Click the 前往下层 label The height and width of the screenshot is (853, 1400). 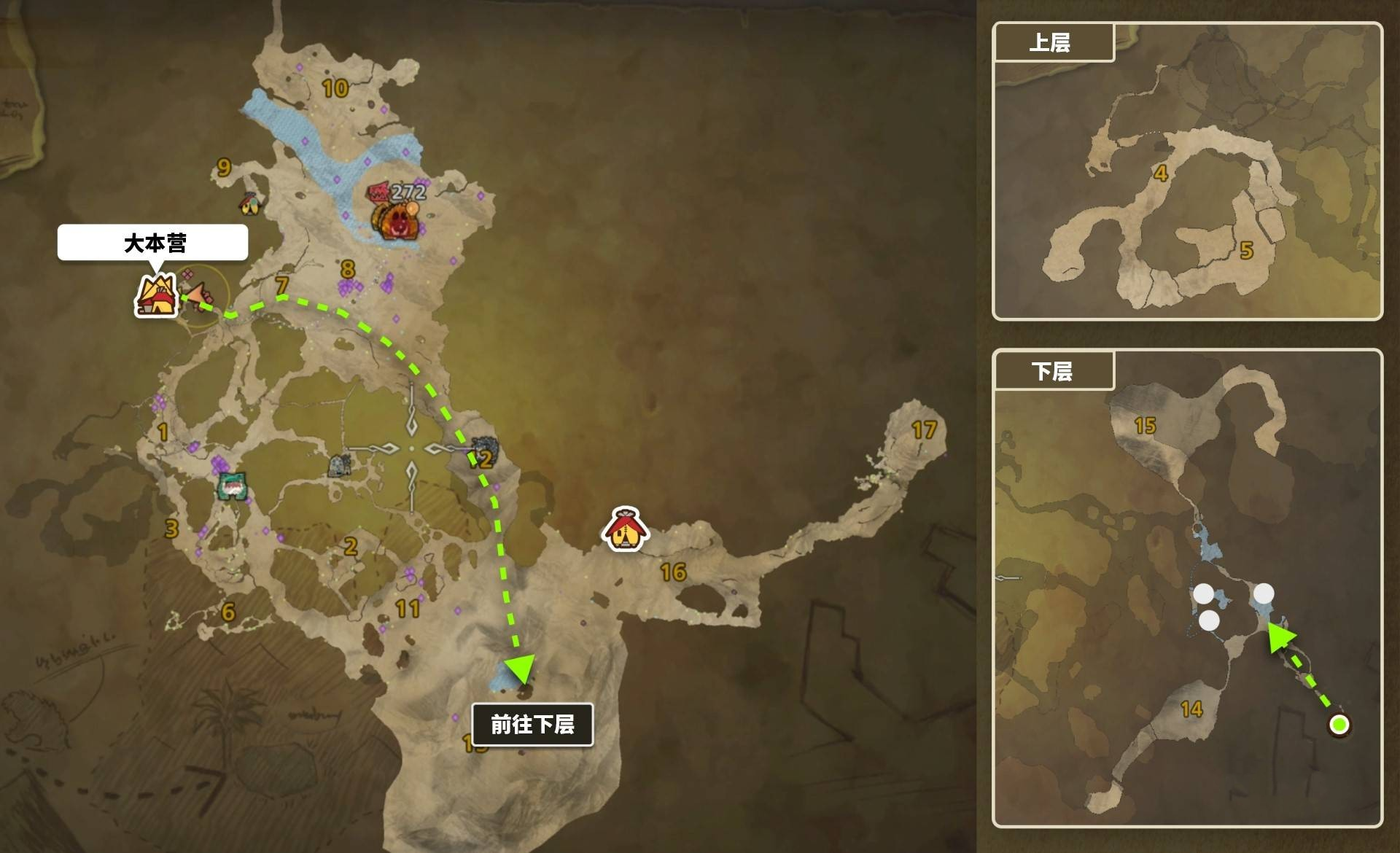pos(532,724)
